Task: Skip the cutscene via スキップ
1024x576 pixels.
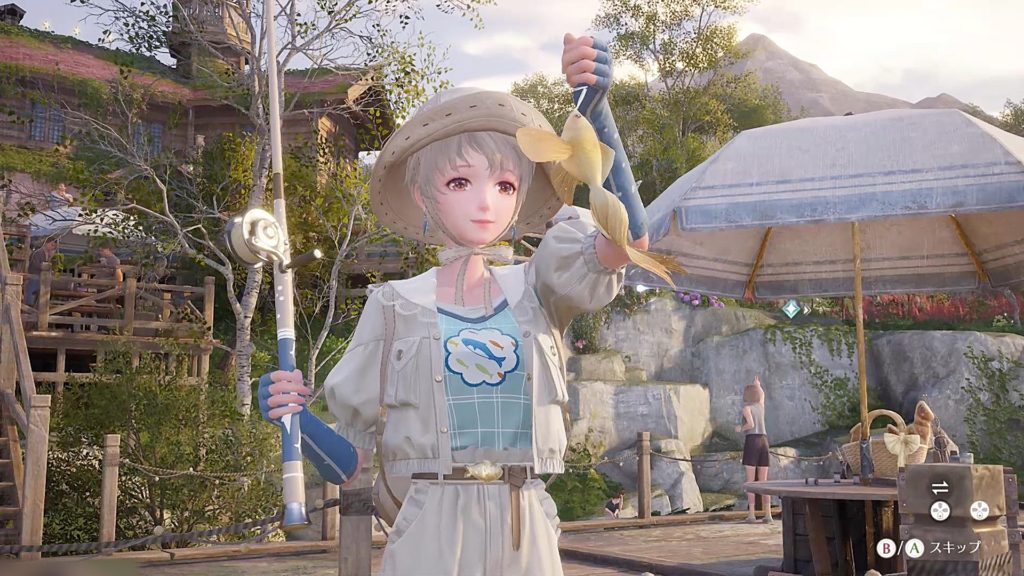Action: [x=955, y=547]
